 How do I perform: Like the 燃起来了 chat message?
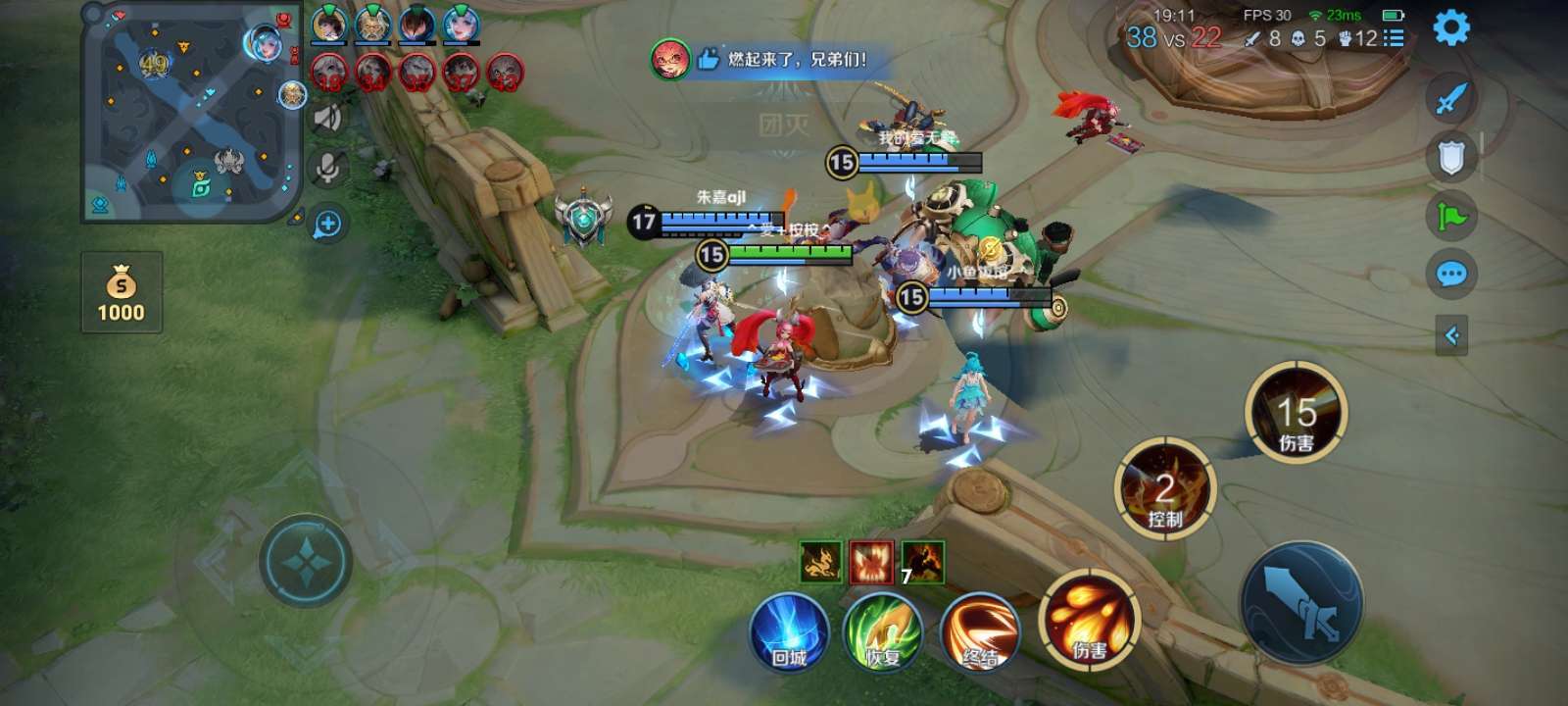708,60
